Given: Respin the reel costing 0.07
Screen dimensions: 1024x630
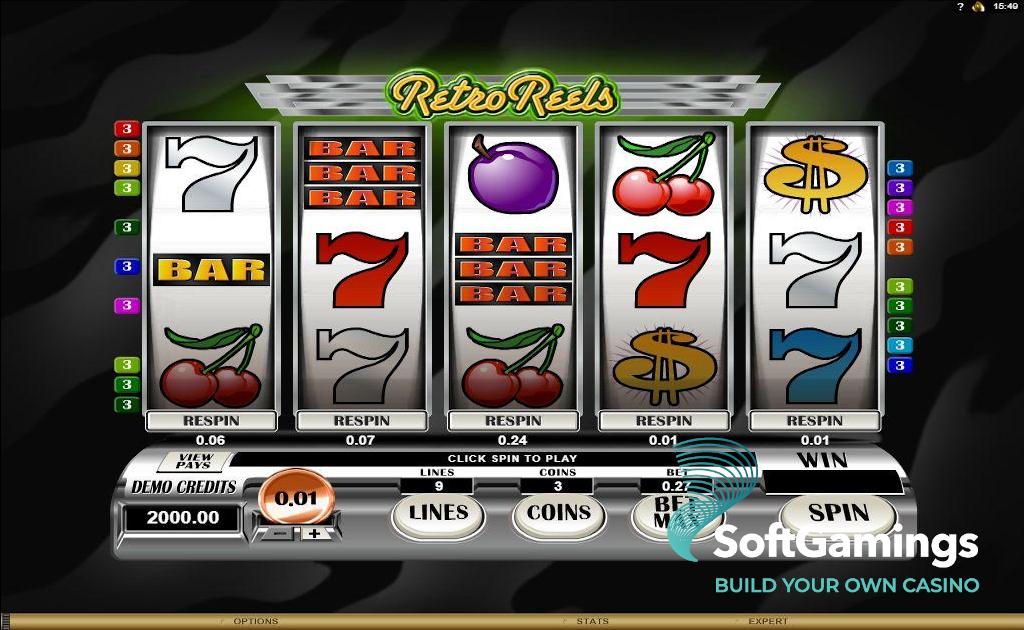Looking at the screenshot, I should [361, 421].
